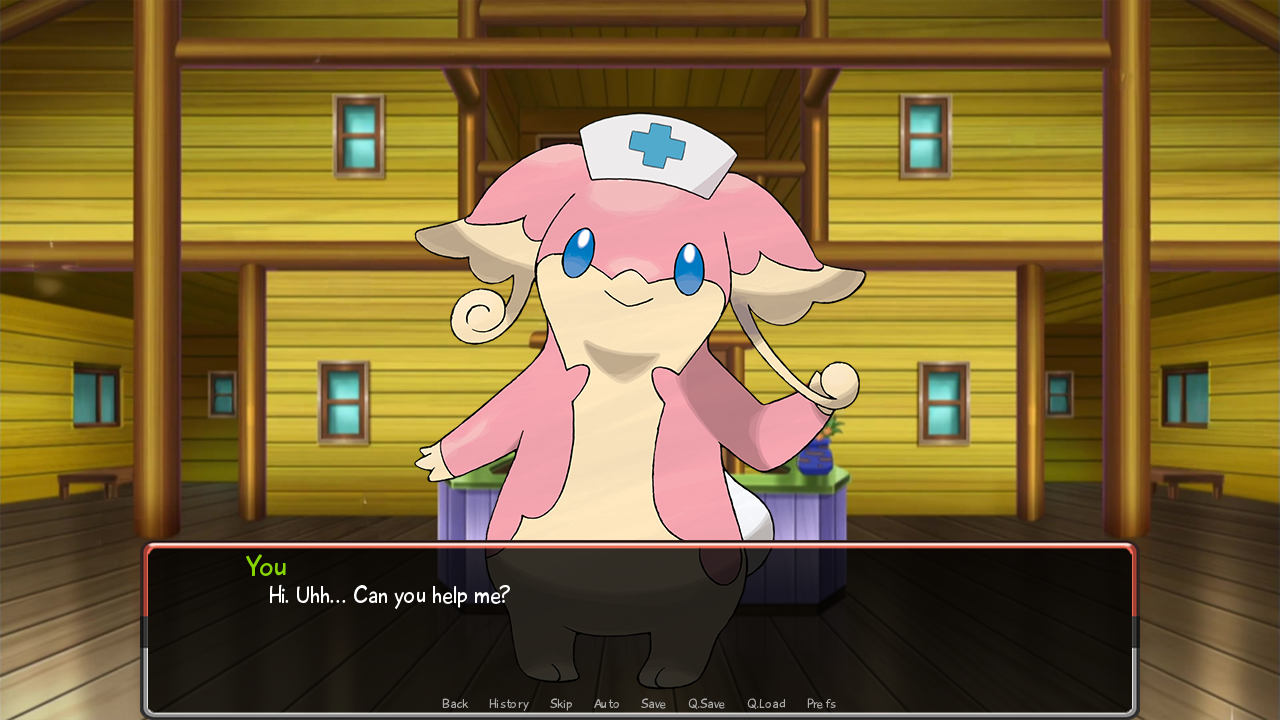Screen dimensions: 1280x720
Task: Load the quicksave using Q.Load
Action: coord(765,703)
